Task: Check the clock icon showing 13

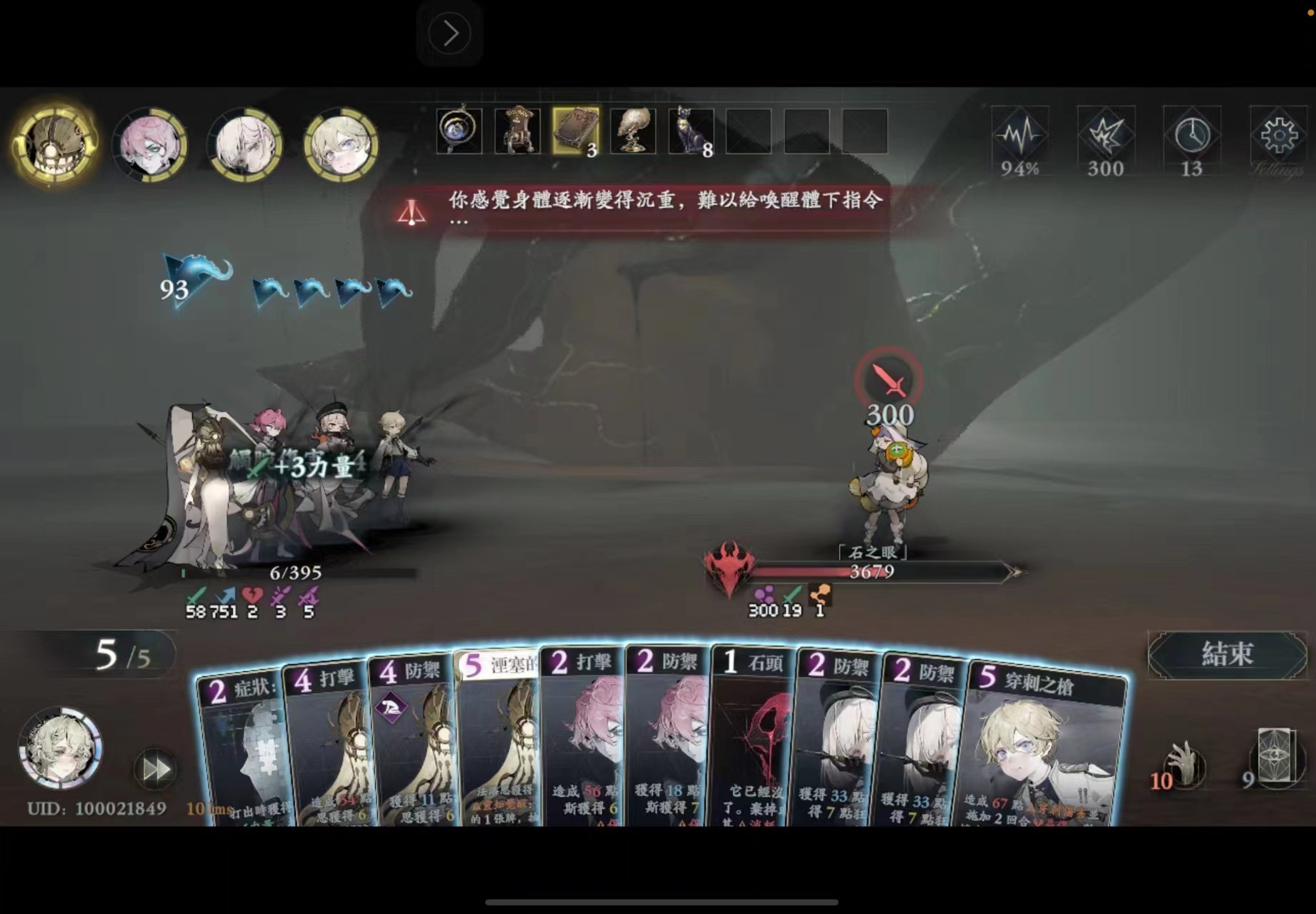Action: tap(1192, 134)
